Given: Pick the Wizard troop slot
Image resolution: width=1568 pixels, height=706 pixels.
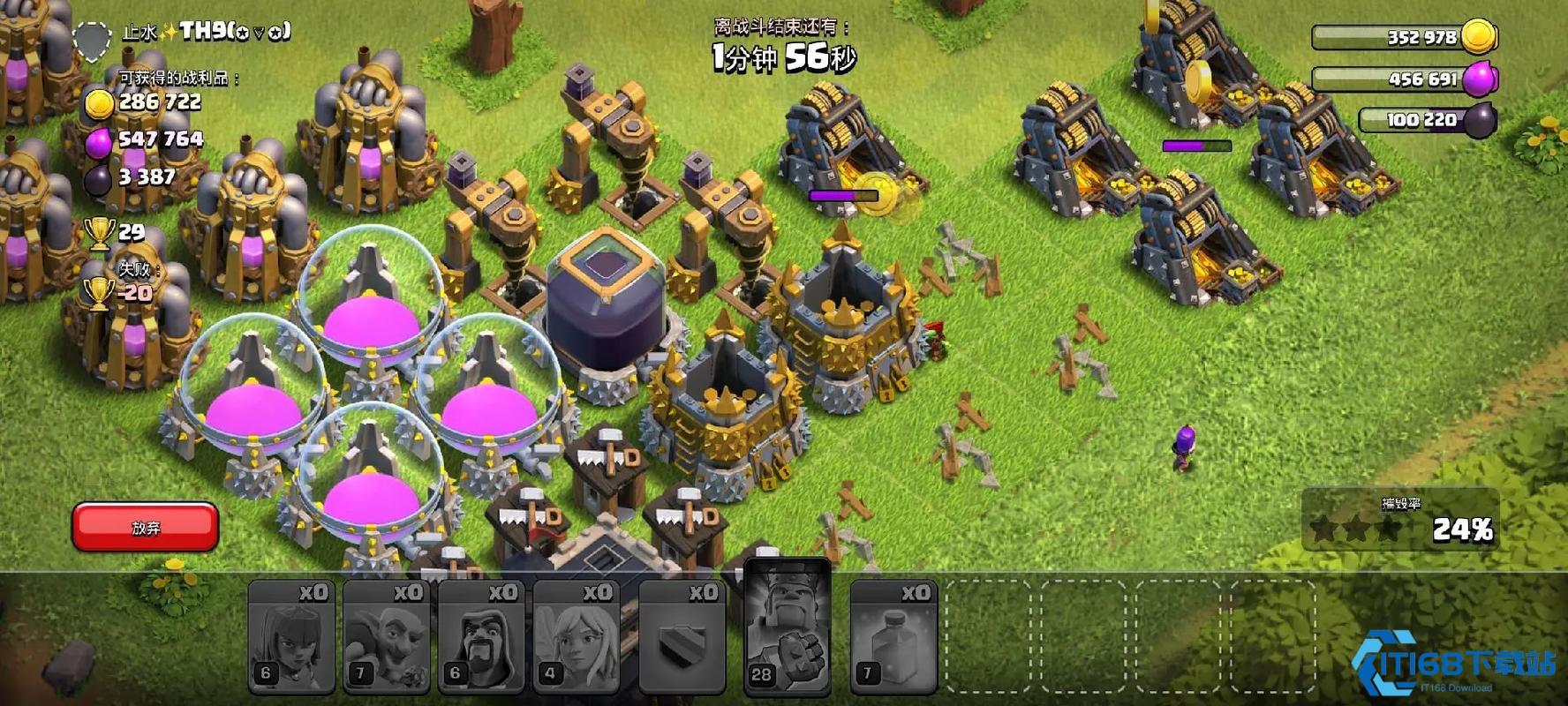Looking at the screenshot, I should pyautogui.click(x=481, y=636).
